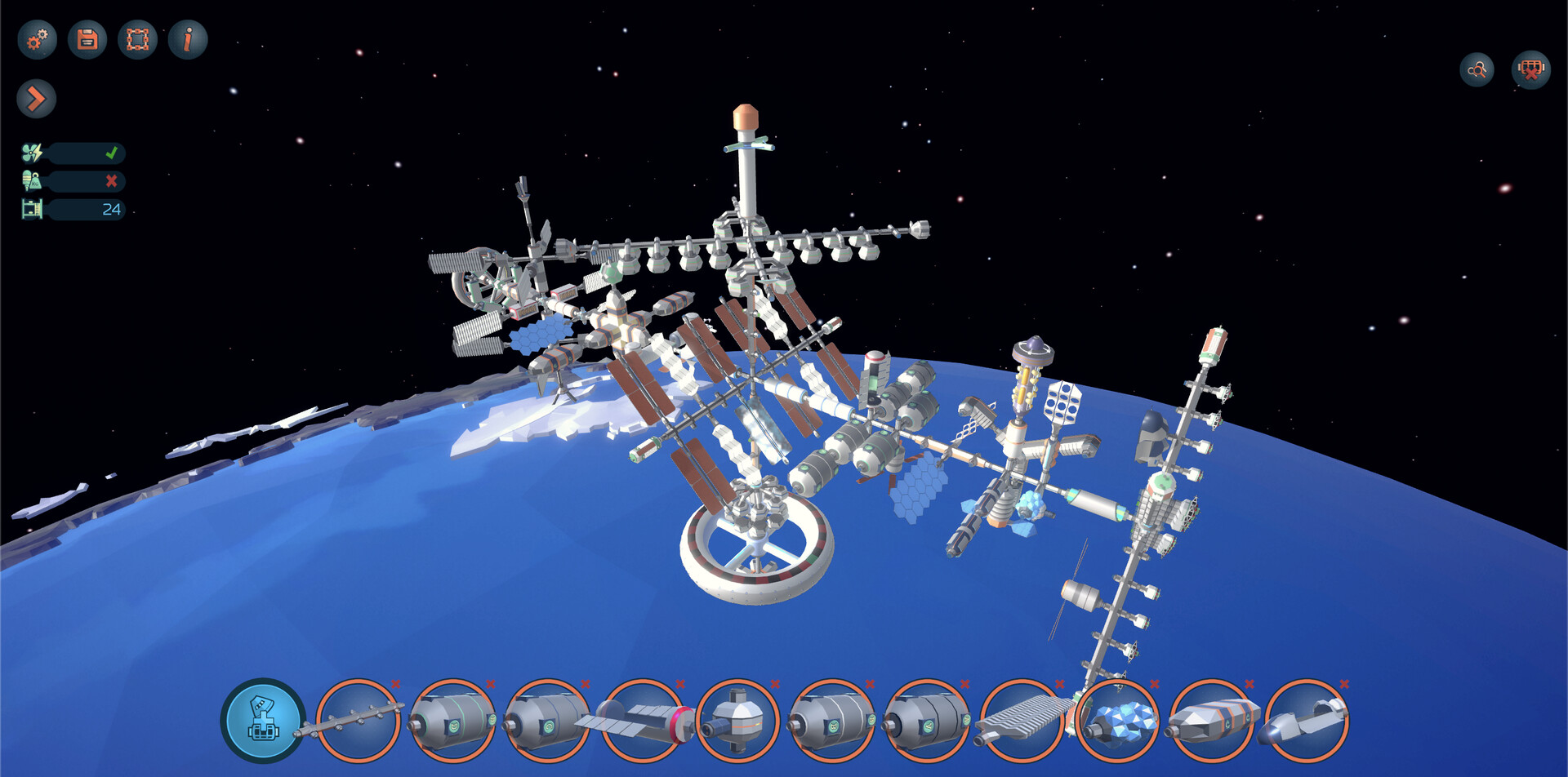Open the settings gear menu

coord(35,38)
